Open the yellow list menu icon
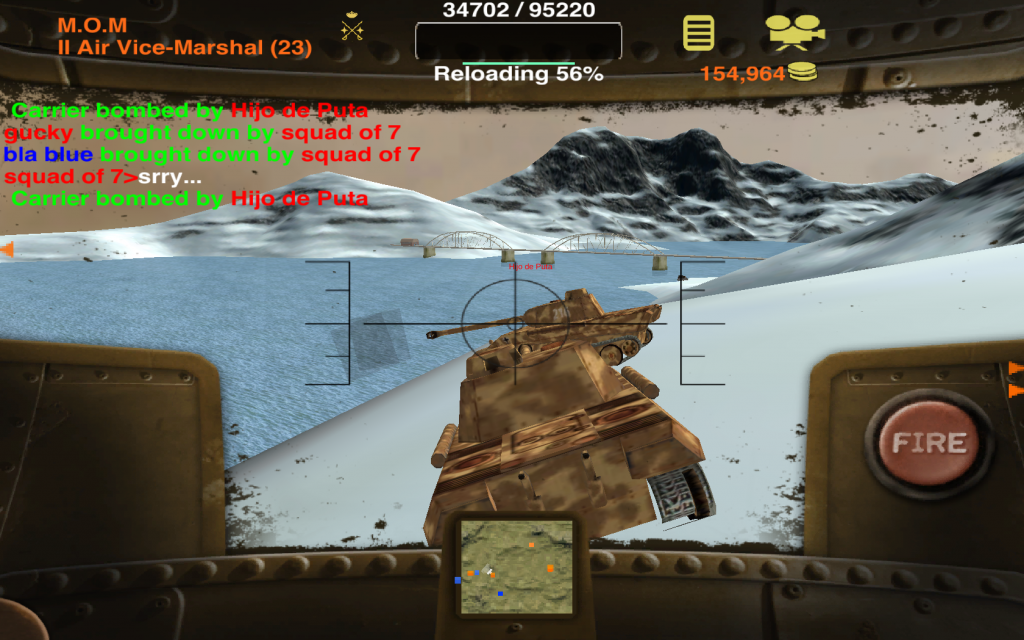Screen dimensions: 1024x640 pos(699,33)
